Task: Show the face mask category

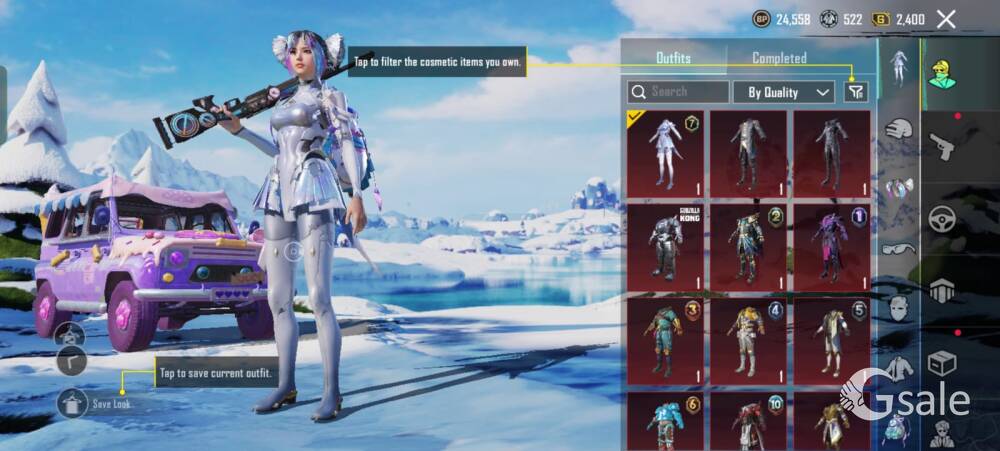Action: (x=899, y=308)
